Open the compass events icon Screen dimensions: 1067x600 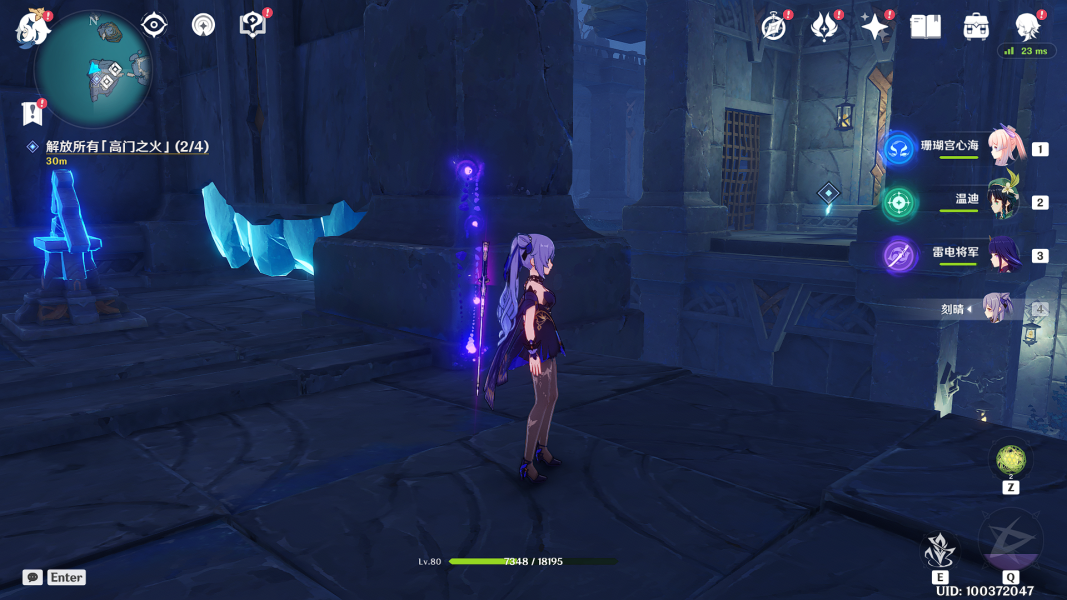click(774, 27)
